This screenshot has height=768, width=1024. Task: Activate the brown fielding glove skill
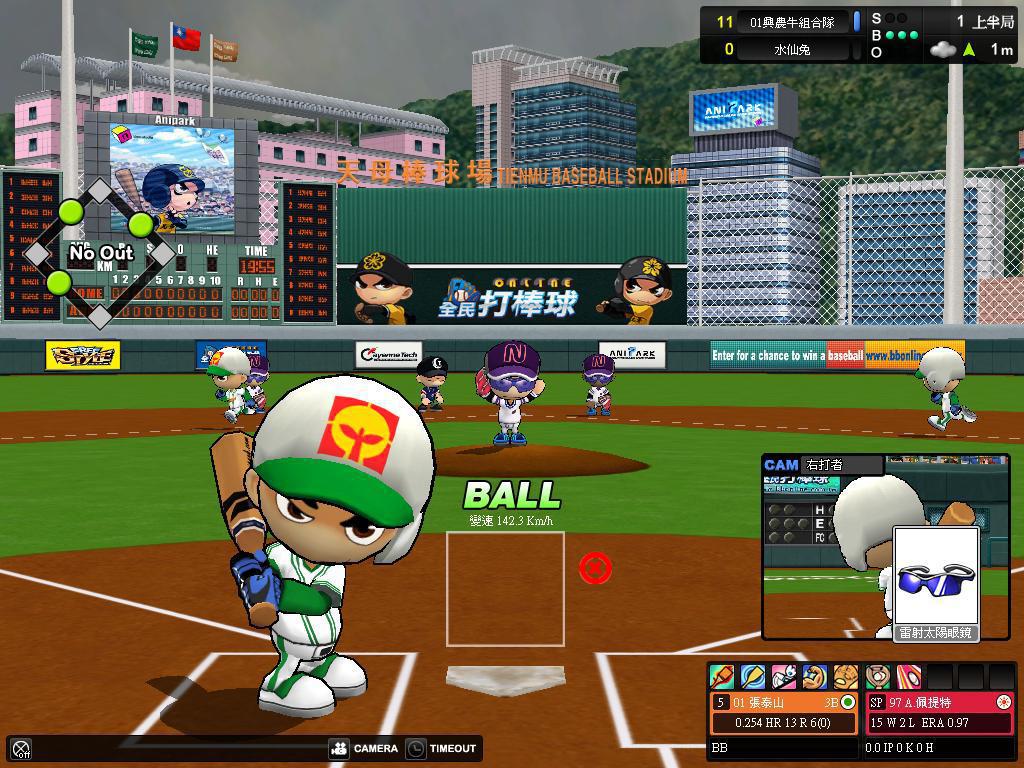846,677
